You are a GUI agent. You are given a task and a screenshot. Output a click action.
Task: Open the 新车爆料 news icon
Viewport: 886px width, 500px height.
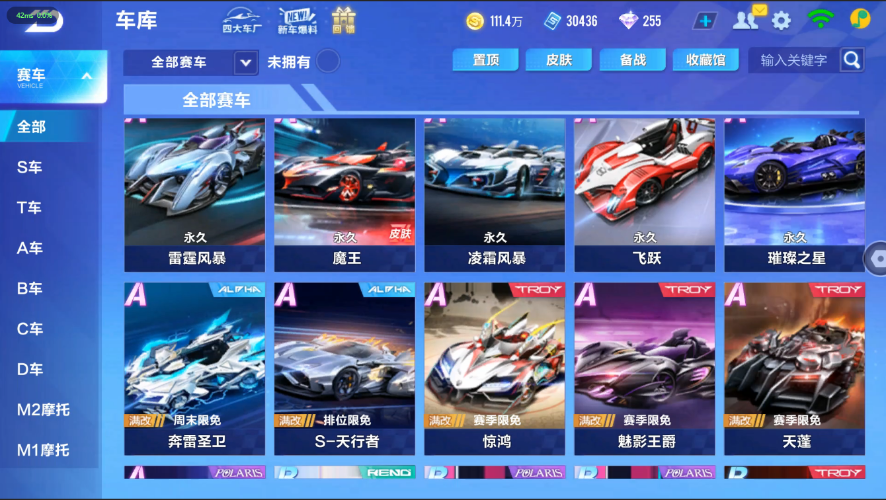[297, 20]
